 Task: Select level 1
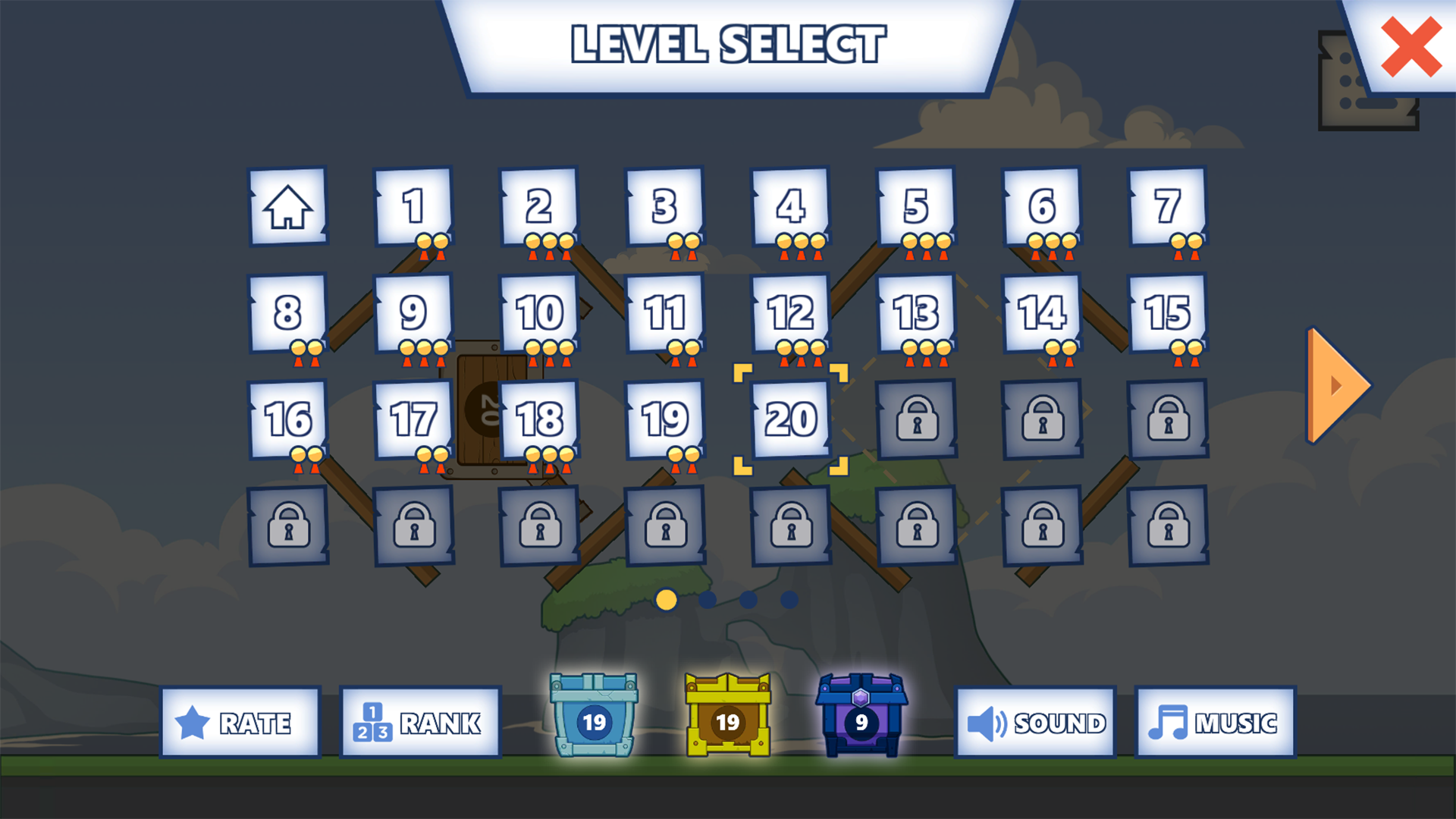[x=413, y=207]
